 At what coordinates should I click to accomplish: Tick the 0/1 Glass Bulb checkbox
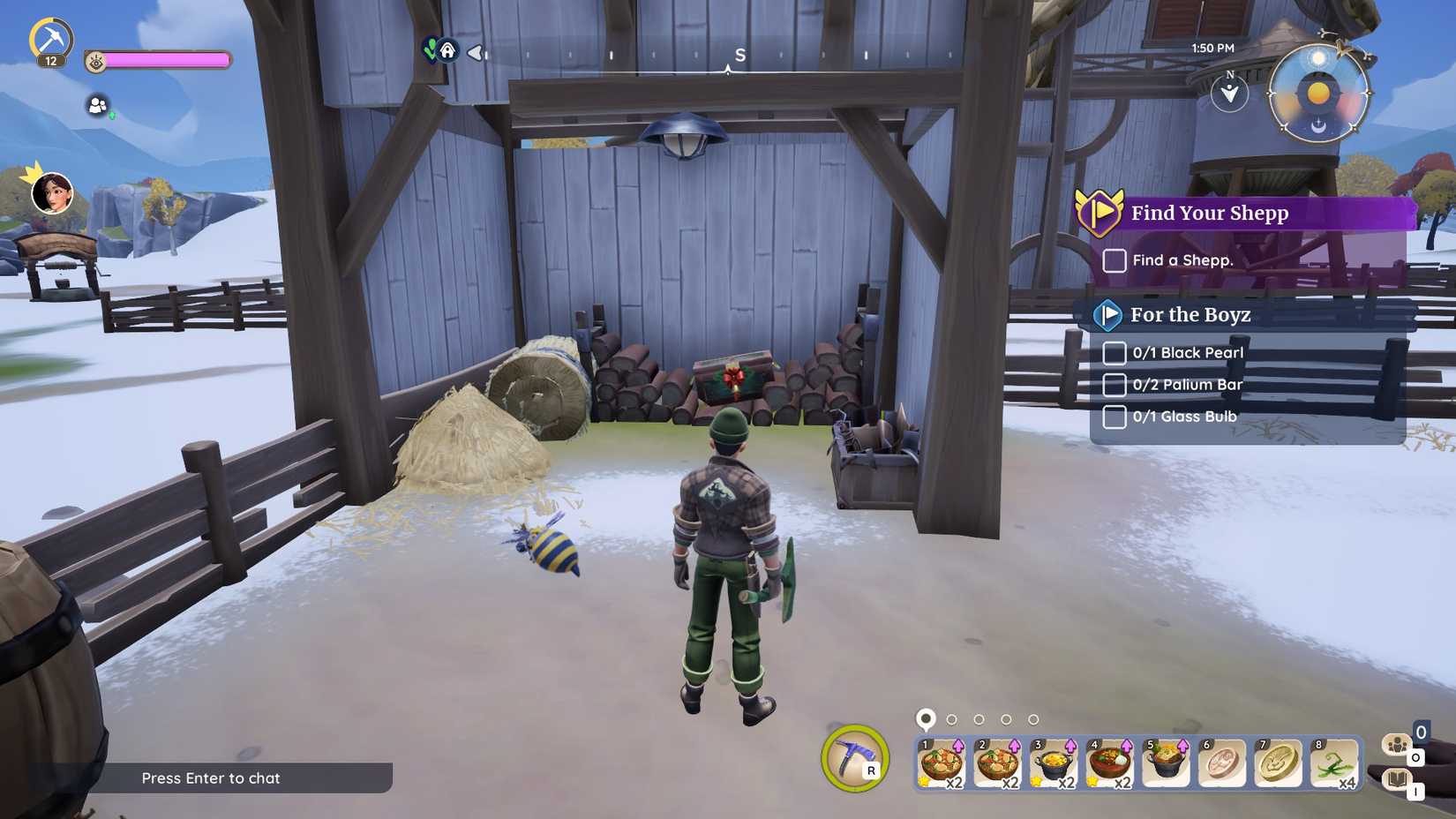tap(1114, 416)
